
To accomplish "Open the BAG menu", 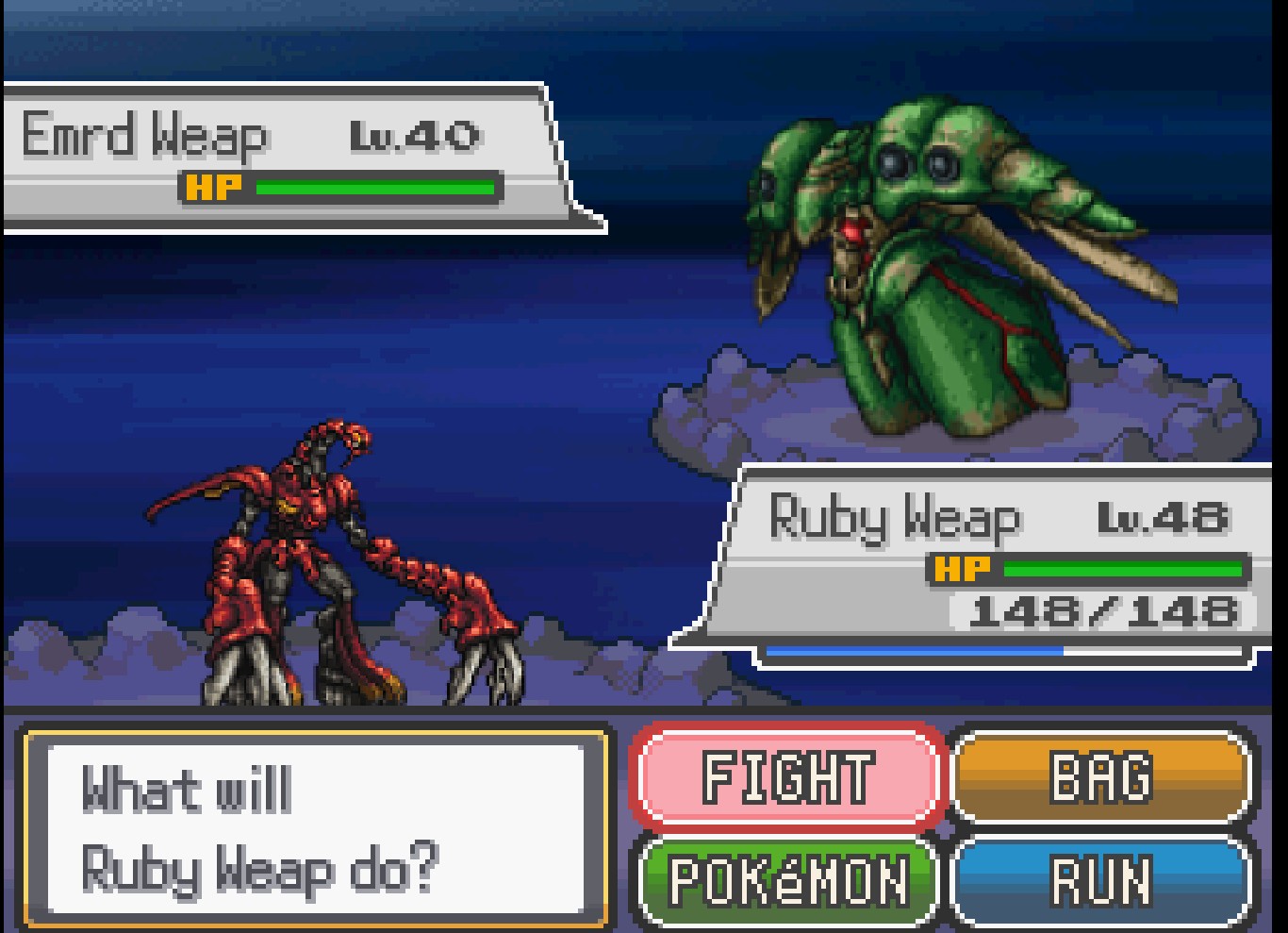I will coord(1101,777).
